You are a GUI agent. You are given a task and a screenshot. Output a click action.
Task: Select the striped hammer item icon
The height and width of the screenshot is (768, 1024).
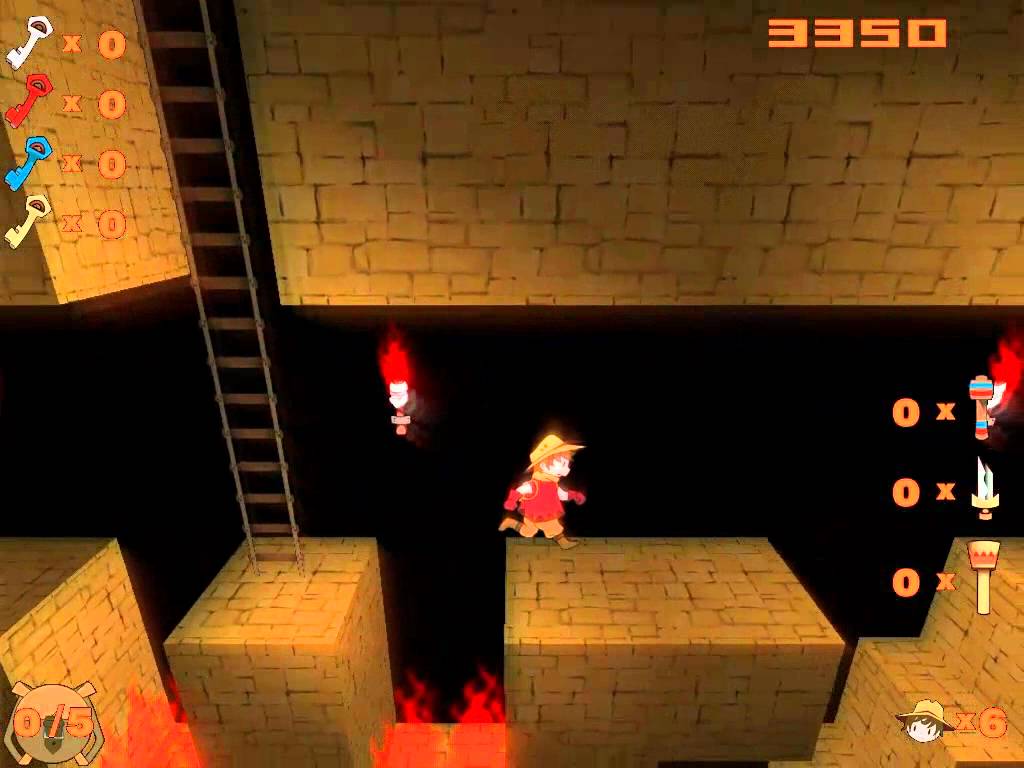pos(982,408)
